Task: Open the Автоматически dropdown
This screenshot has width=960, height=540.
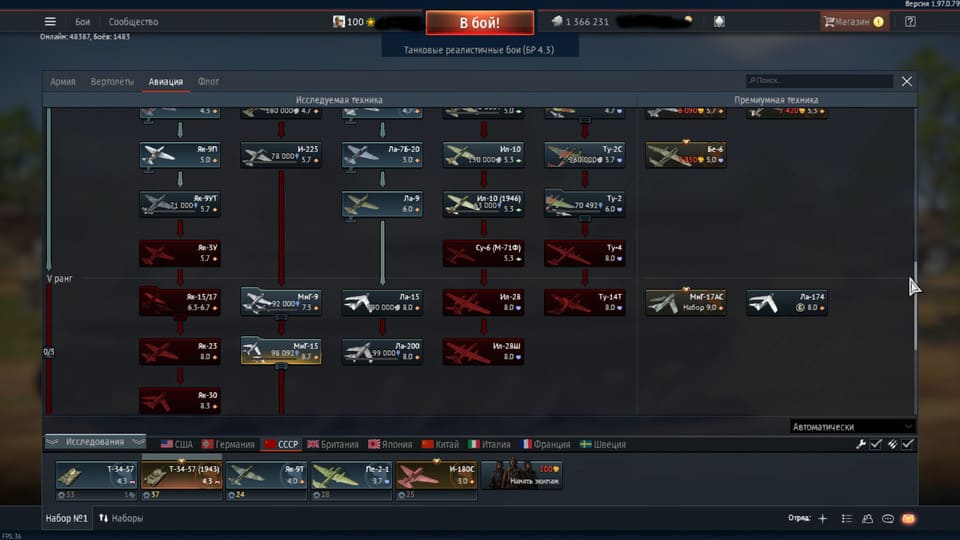Action: pos(852,426)
